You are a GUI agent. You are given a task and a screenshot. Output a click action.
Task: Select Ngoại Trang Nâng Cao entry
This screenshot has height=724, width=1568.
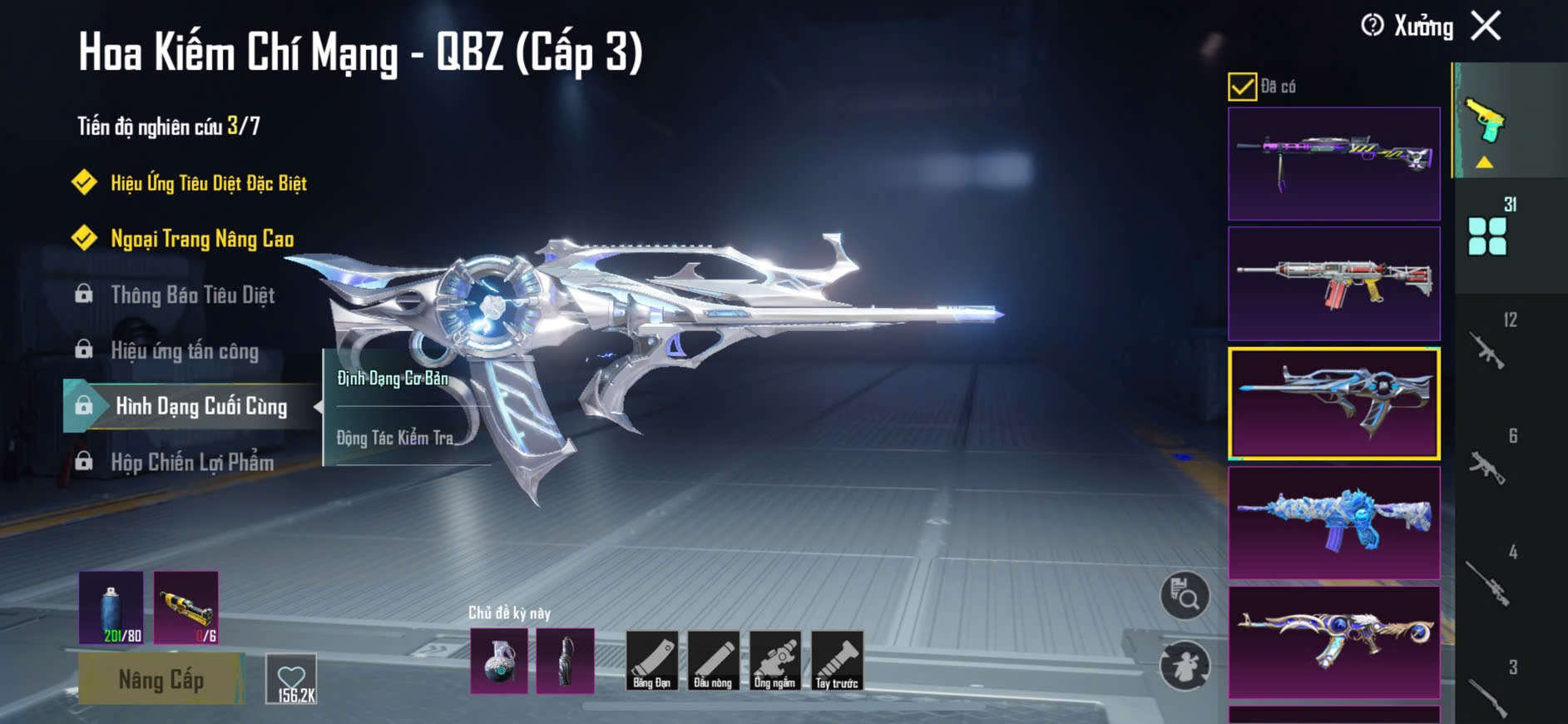[201, 239]
